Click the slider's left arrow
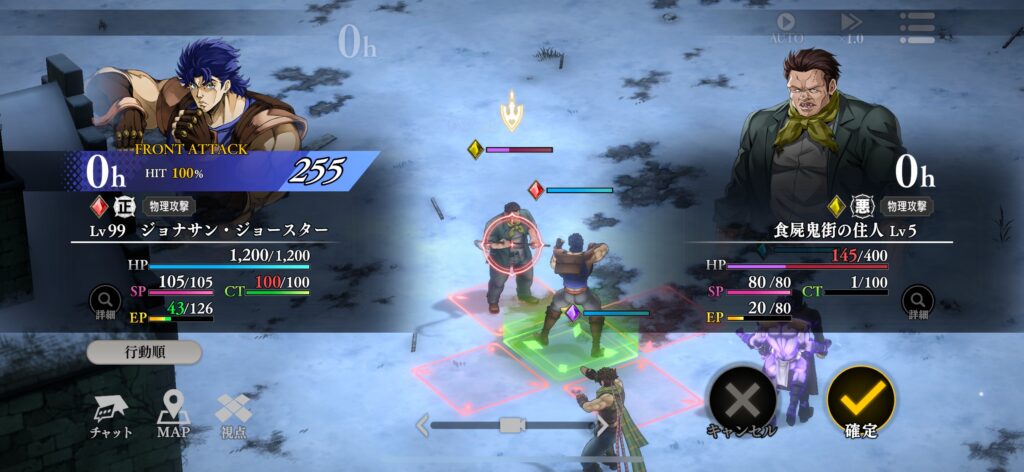Screen dimensions: 1024x472 [422, 426]
